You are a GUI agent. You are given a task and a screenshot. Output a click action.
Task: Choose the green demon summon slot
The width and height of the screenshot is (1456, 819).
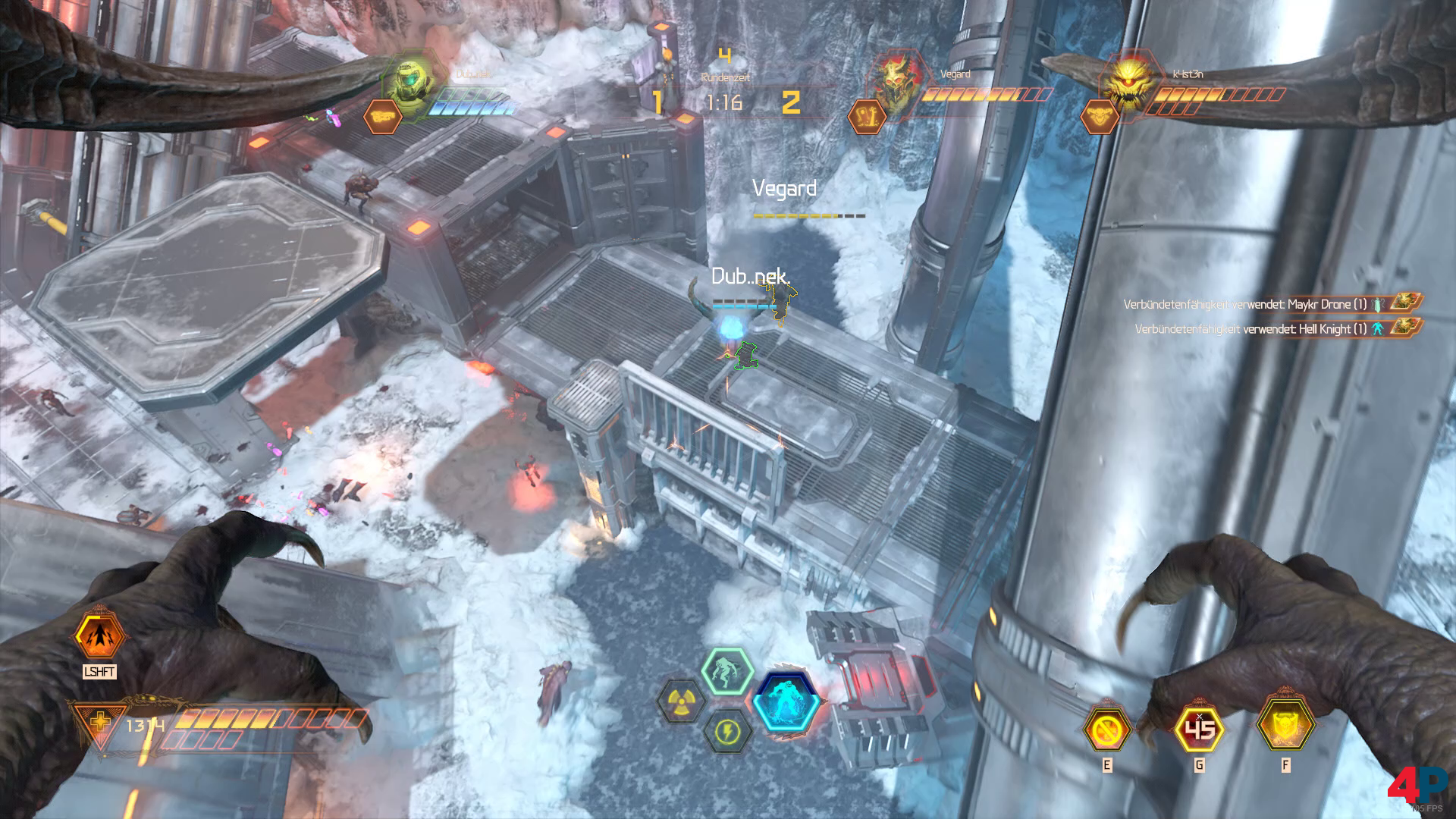pyautogui.click(x=726, y=671)
